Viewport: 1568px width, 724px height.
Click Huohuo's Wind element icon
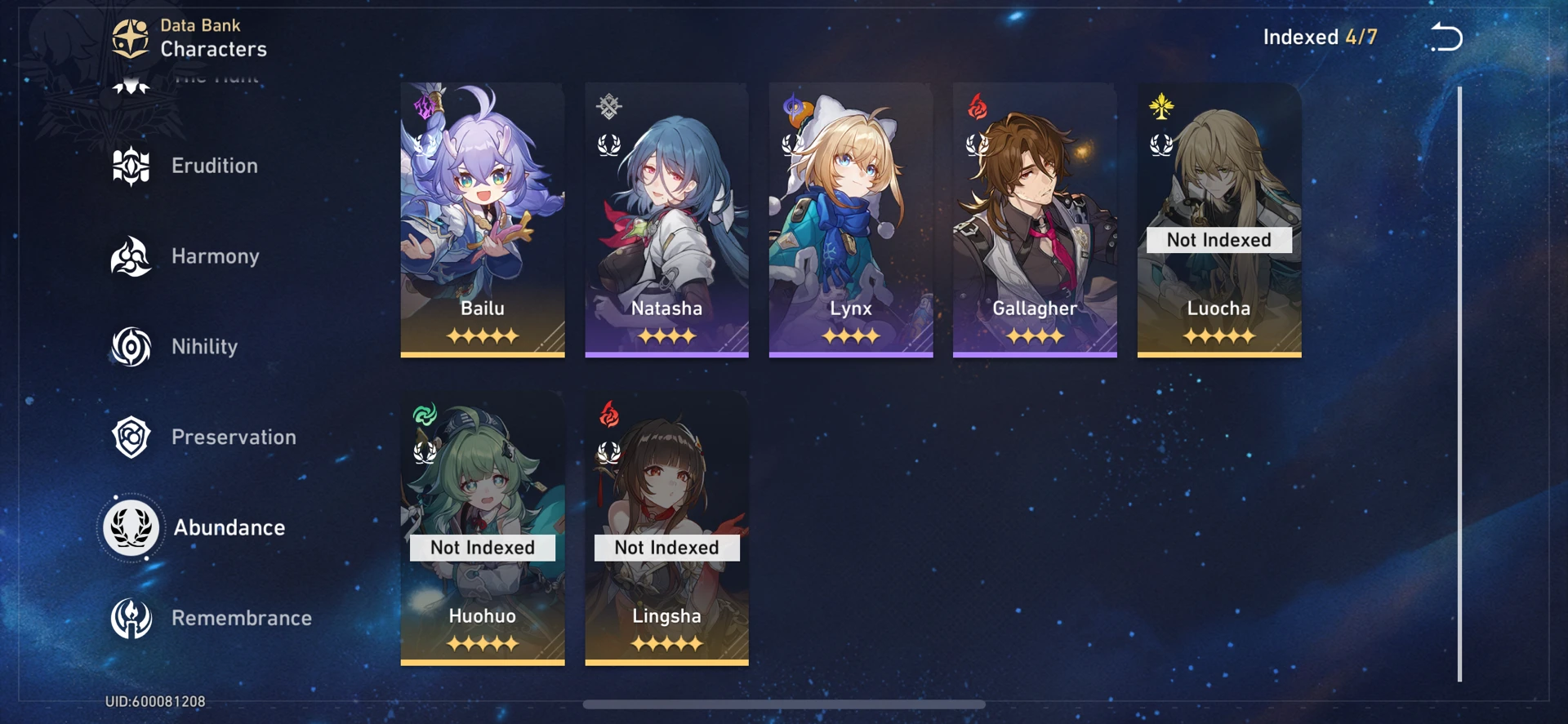pyautogui.click(x=424, y=412)
